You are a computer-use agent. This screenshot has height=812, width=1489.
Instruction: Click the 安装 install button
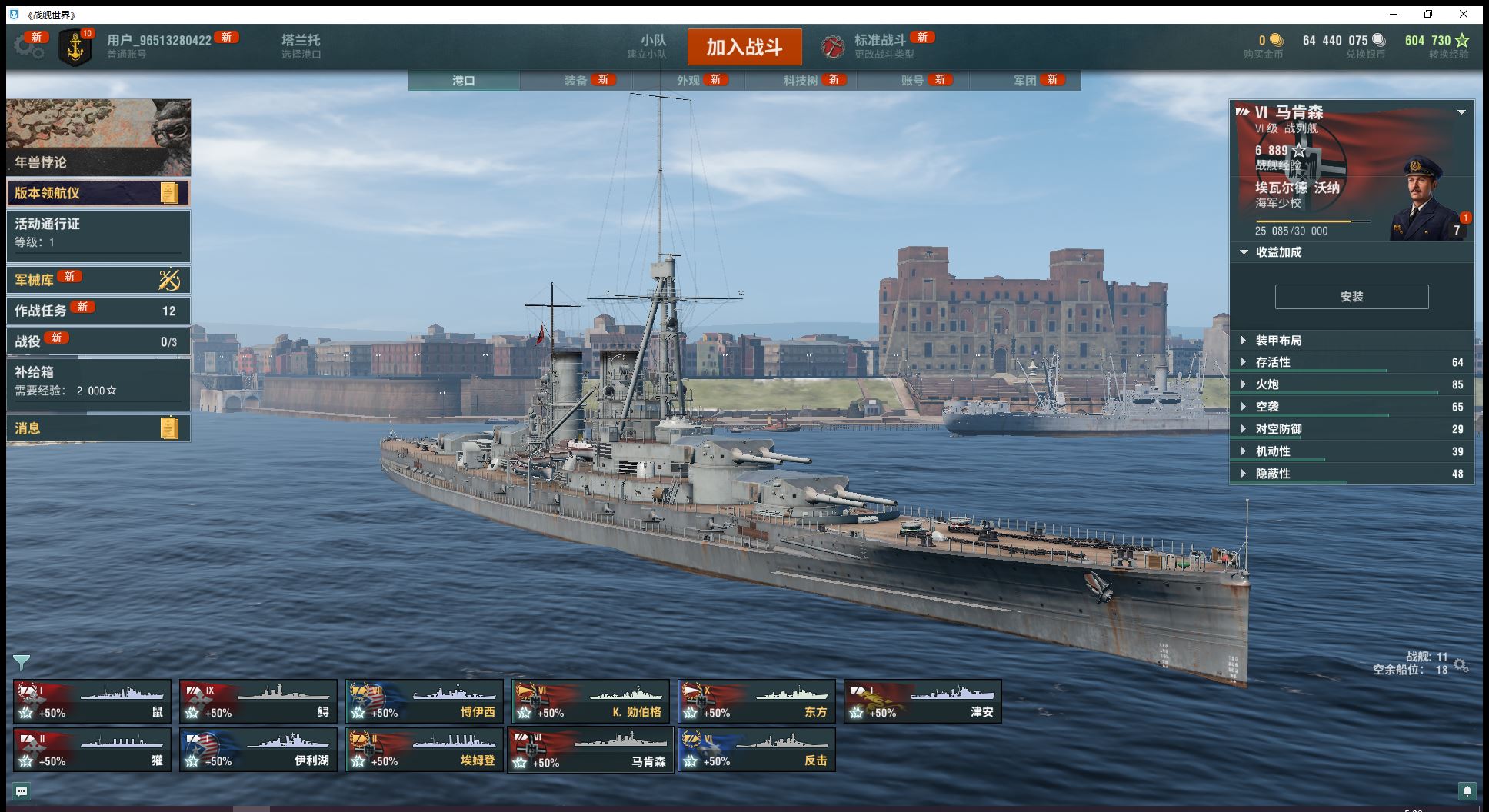click(x=1351, y=297)
